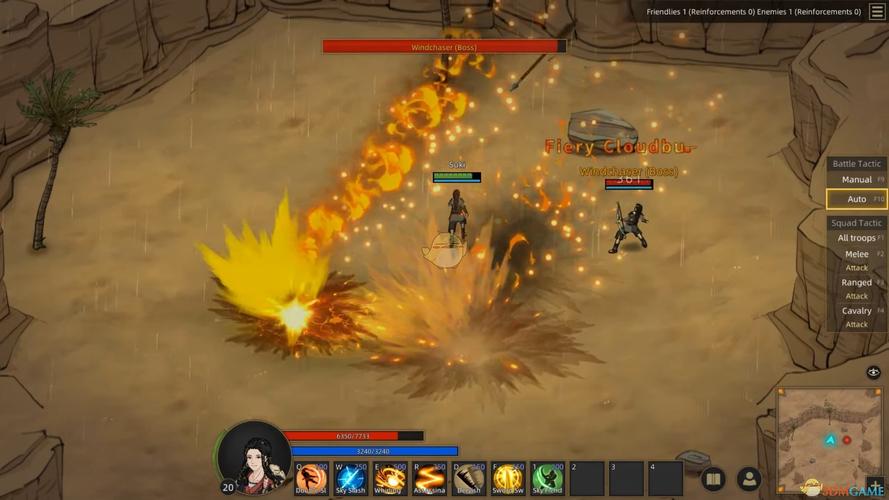
Task: Choose the Melee squad tactic
Action: coord(857,260)
